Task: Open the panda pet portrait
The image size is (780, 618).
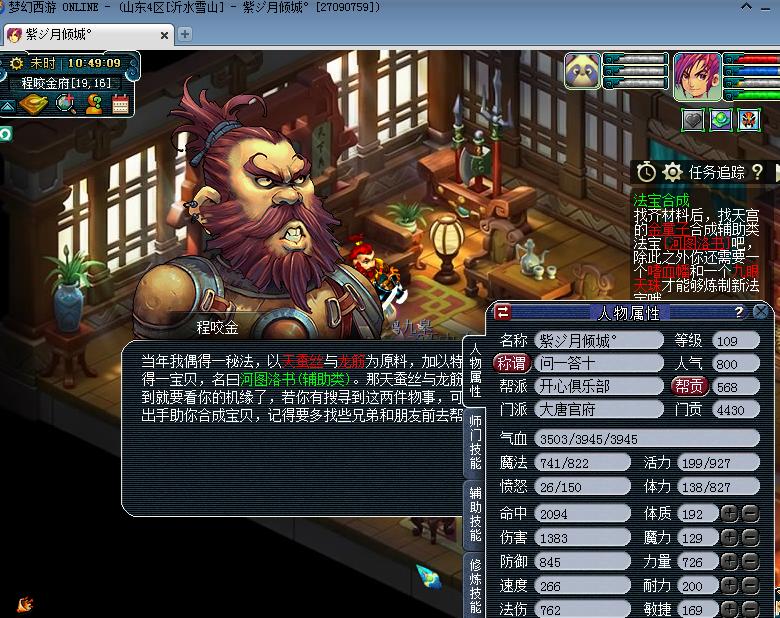Action: 582,72
